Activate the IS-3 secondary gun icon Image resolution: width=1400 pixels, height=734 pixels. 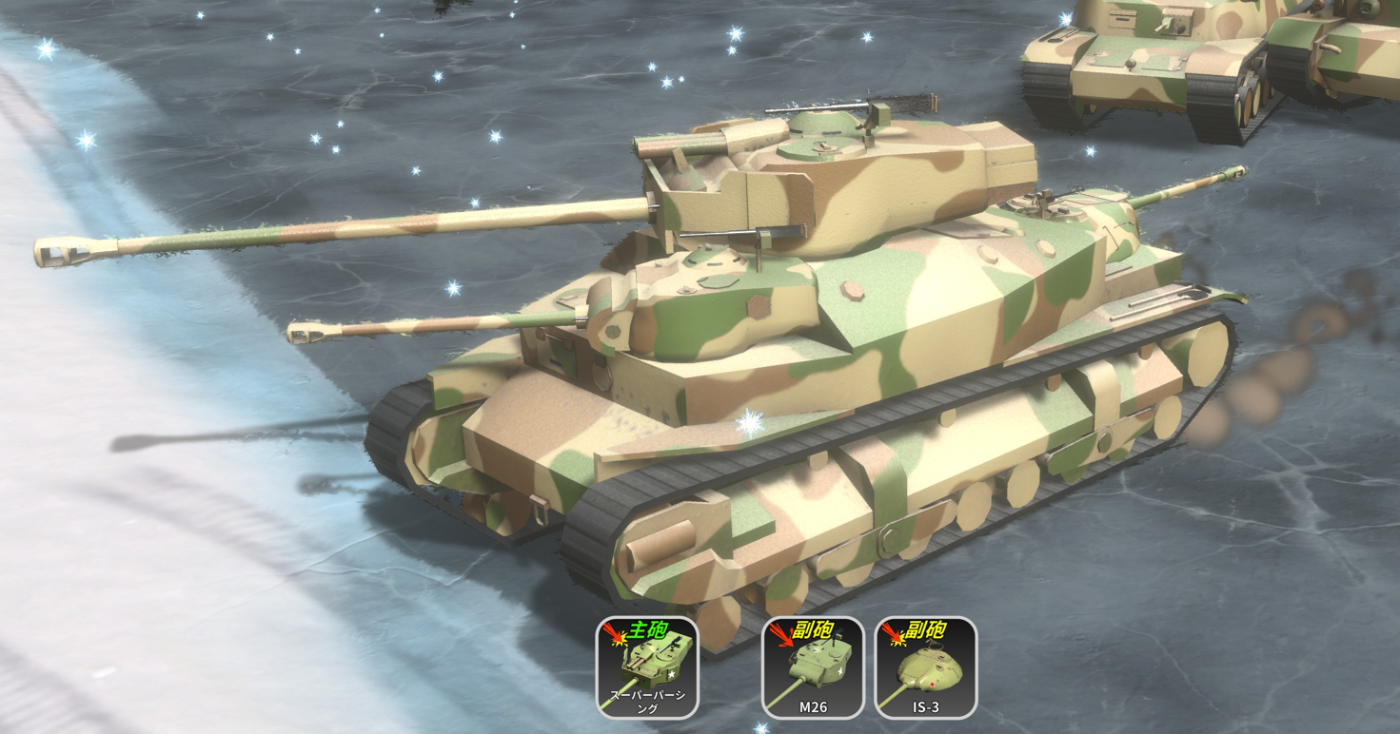(925, 668)
